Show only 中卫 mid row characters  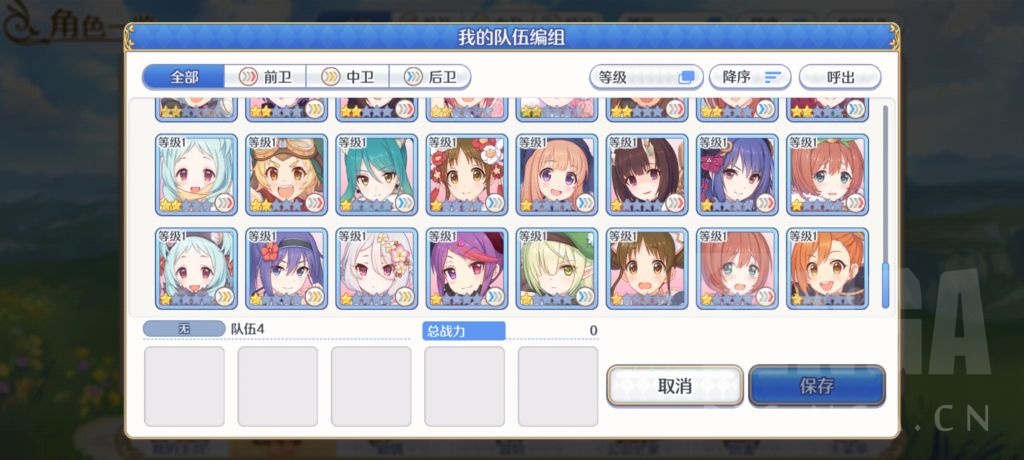pyautogui.click(x=345, y=77)
